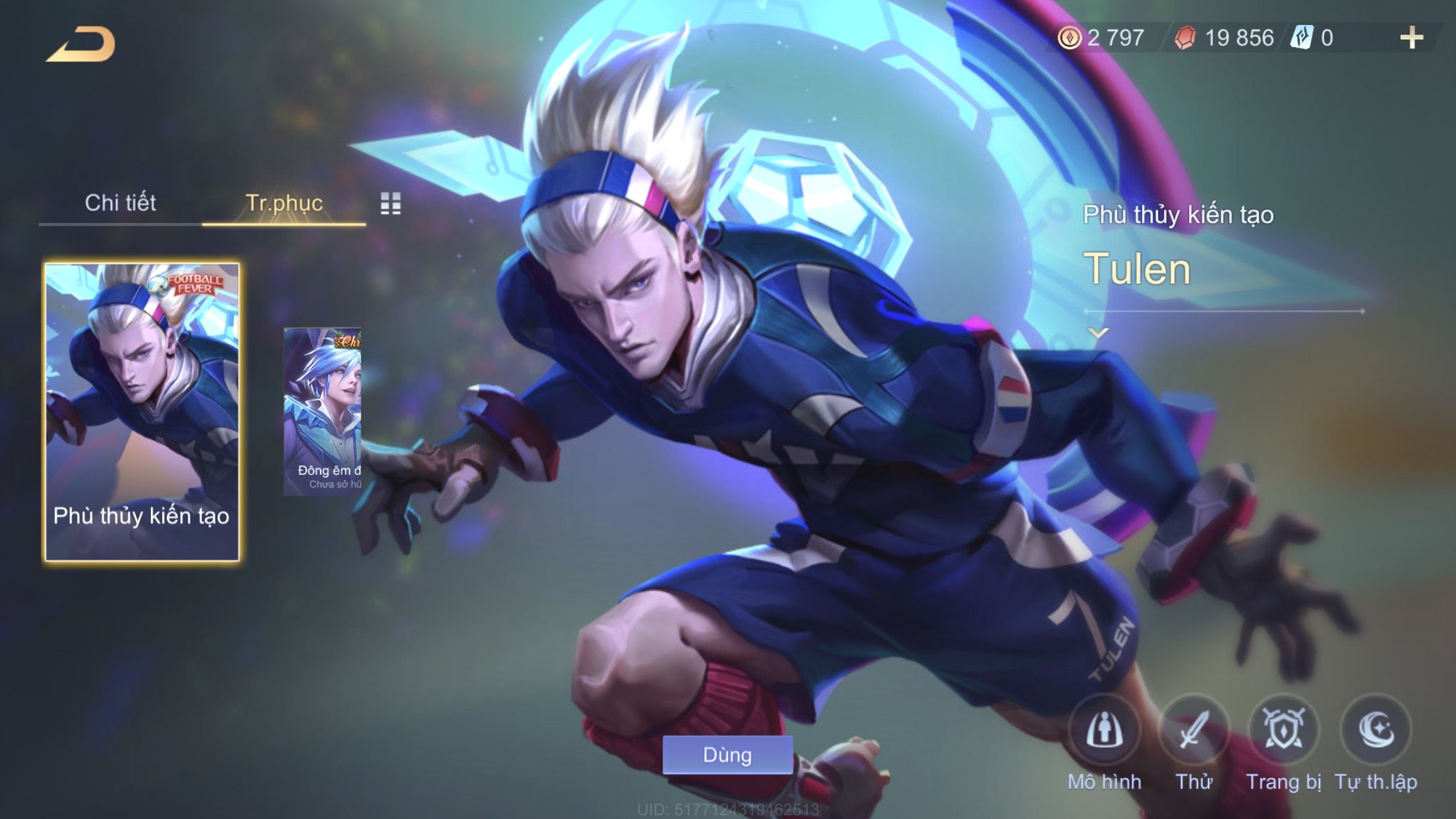Image resolution: width=1456 pixels, height=819 pixels.
Task: Add currency with the plus button
Action: (1411, 38)
